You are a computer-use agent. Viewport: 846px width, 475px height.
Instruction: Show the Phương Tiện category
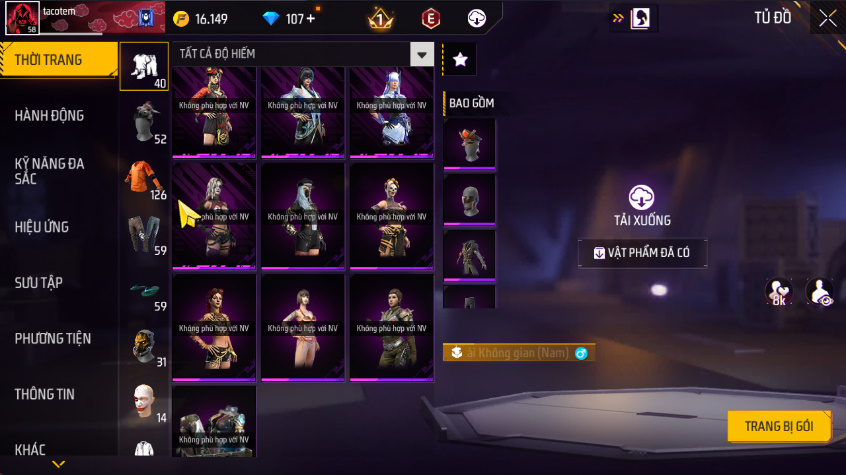click(53, 338)
